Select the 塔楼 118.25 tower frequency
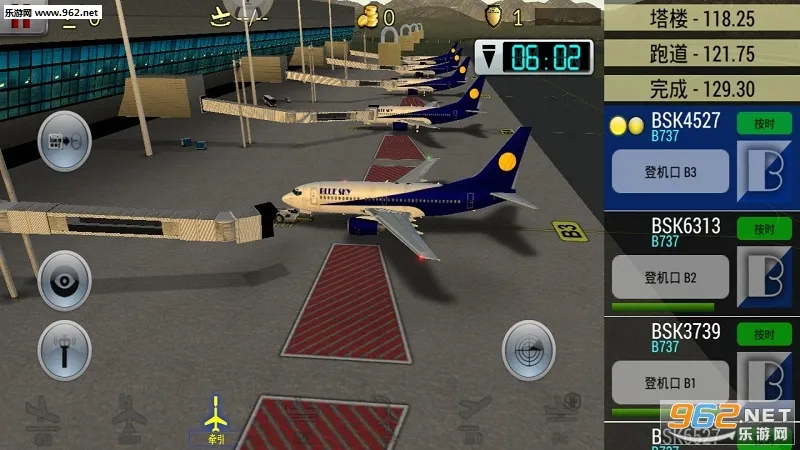The width and height of the screenshot is (800, 450). (701, 18)
